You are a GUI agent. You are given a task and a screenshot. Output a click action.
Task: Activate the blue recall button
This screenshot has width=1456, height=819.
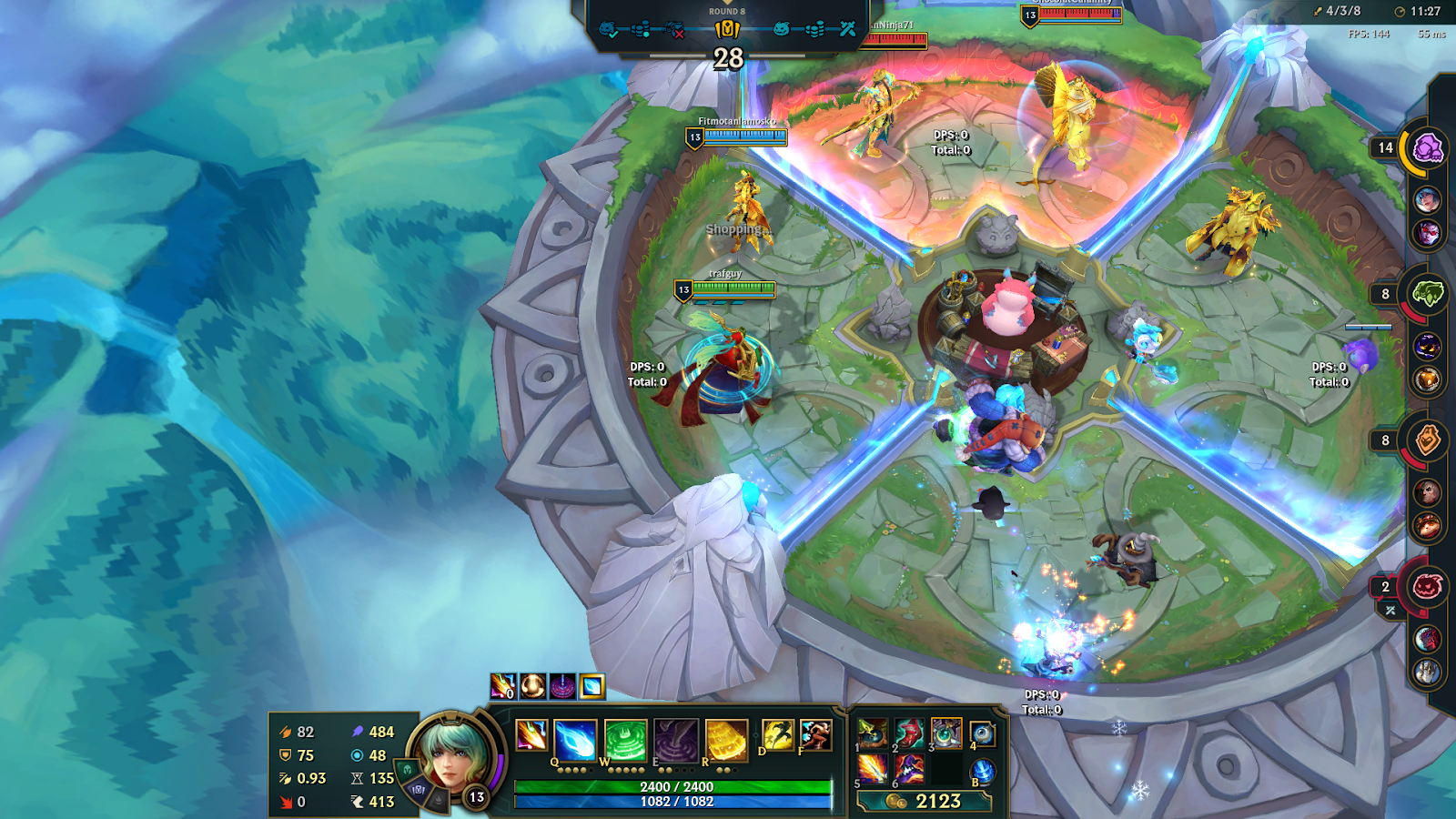coord(983,771)
